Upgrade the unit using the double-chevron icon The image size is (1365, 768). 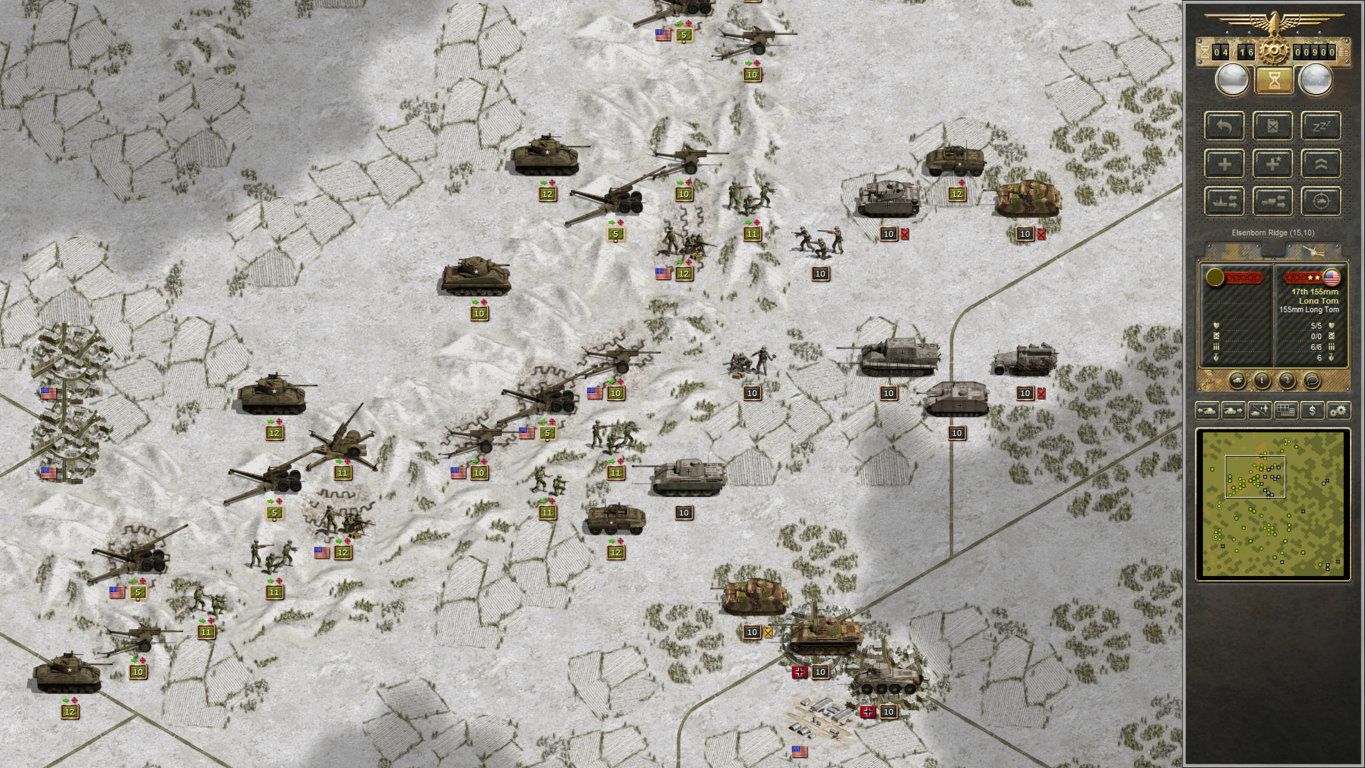1320,163
